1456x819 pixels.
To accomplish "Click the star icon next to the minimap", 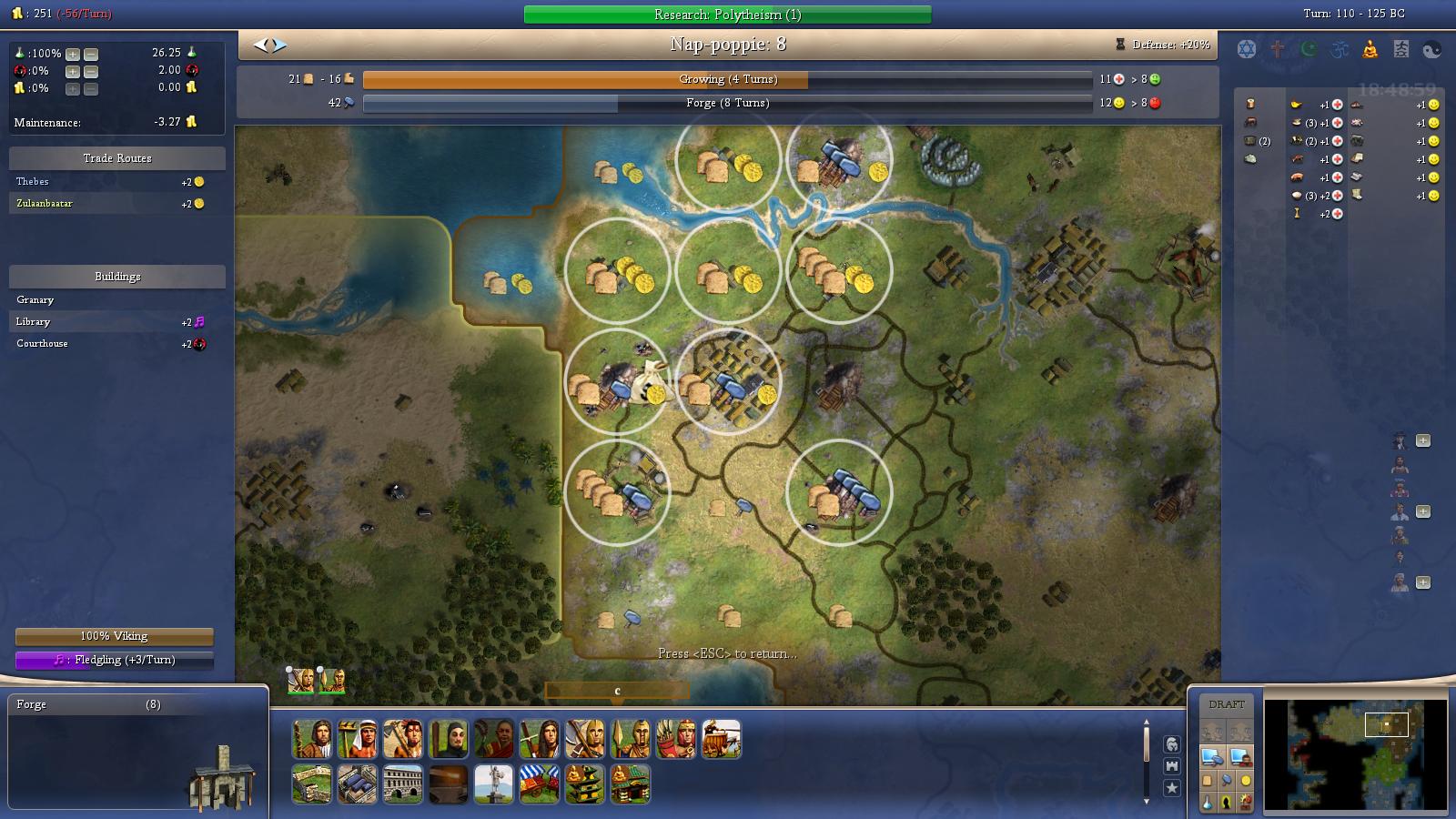I will pyautogui.click(x=1173, y=787).
